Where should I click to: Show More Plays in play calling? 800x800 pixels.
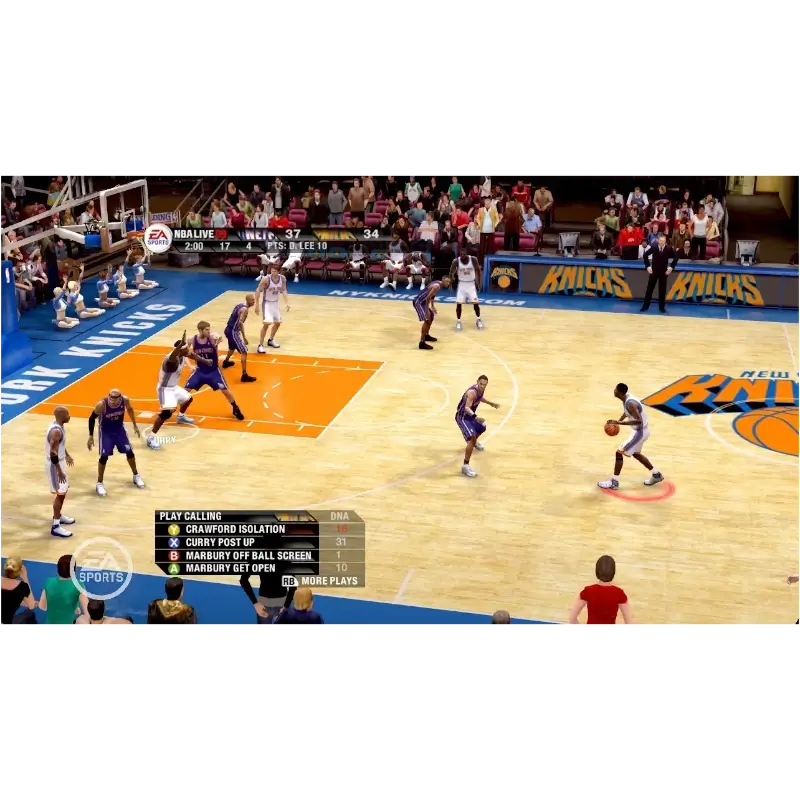321,580
